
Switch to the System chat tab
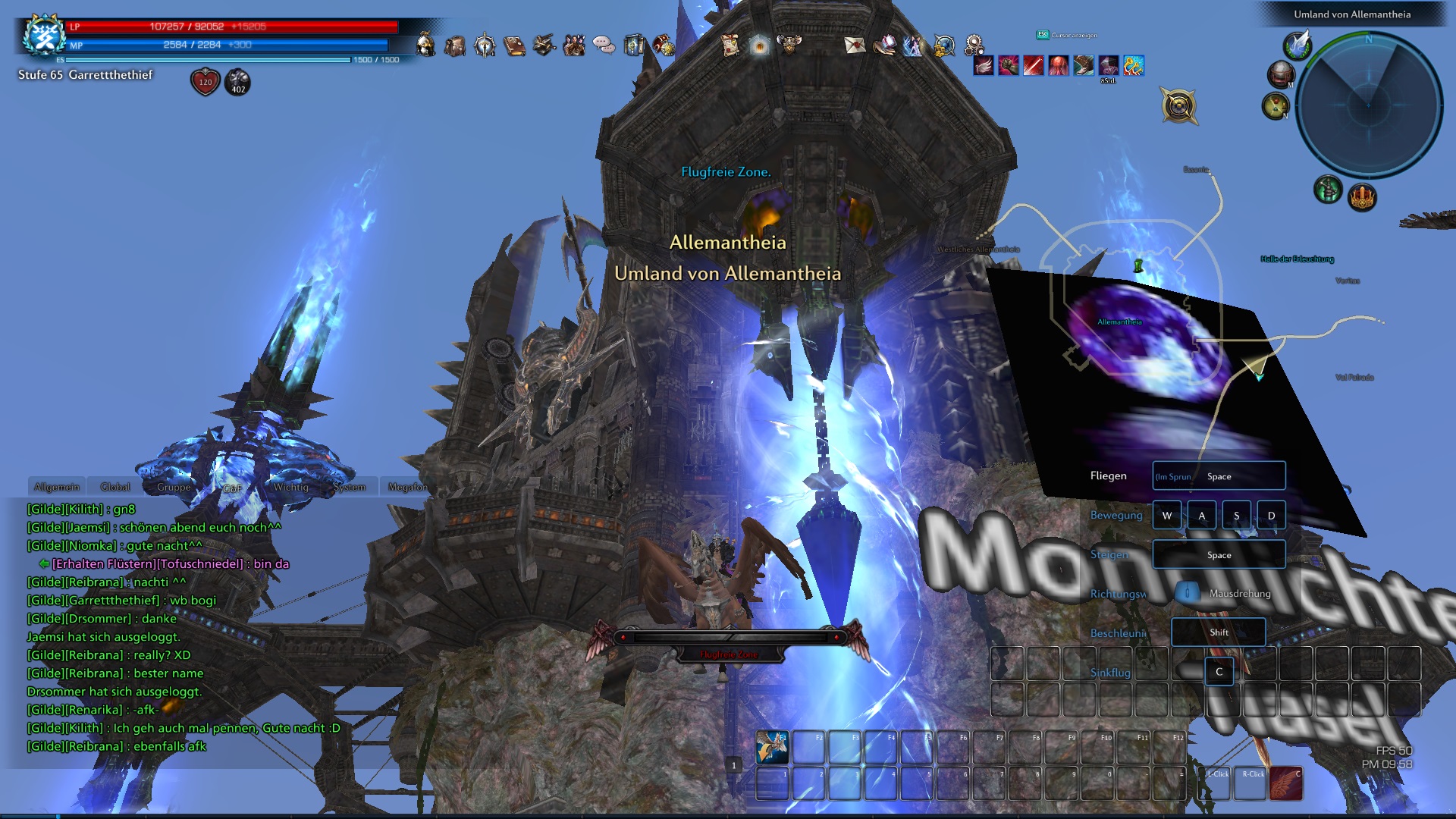click(349, 487)
